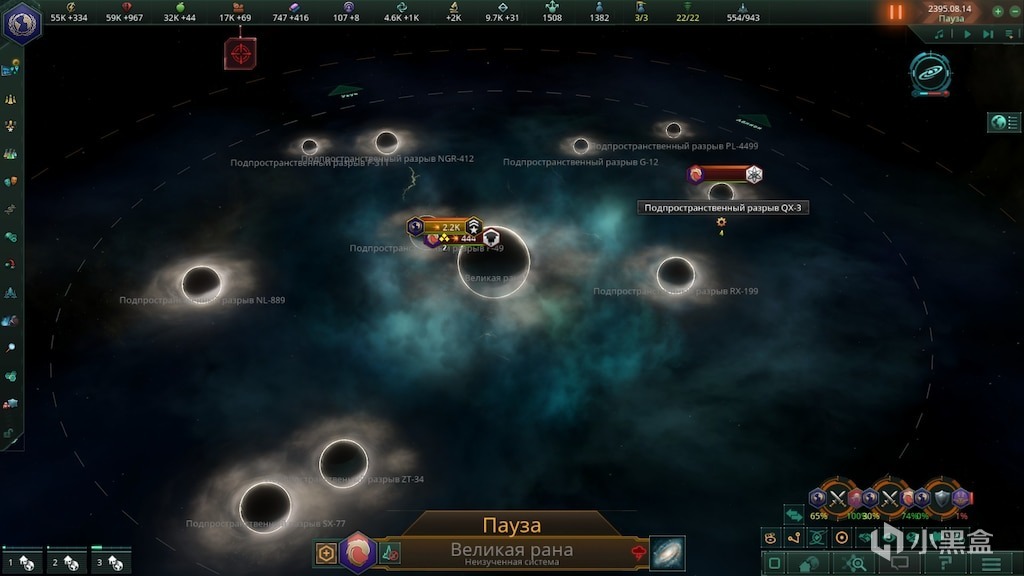The image size is (1024, 576).
Task: Switch to galaxy map view
Action: (666, 553)
